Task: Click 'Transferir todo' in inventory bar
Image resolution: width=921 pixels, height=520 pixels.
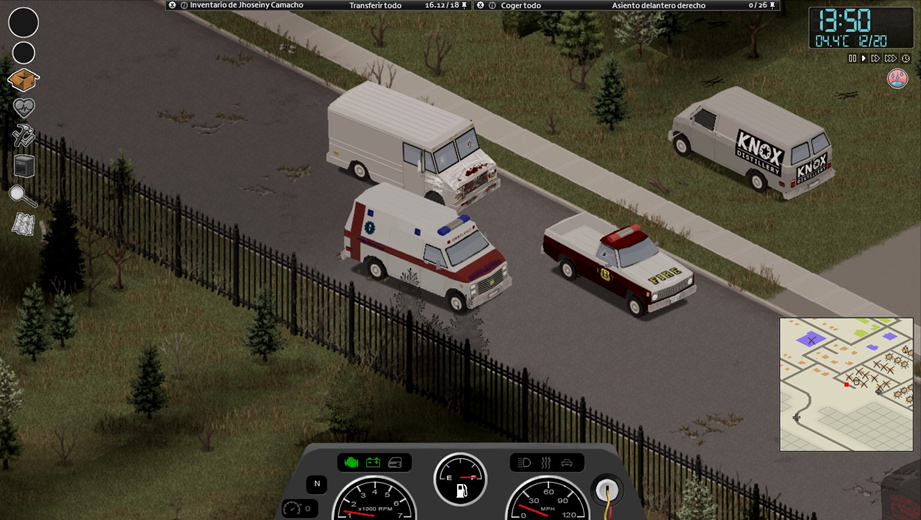Action: 375,5
